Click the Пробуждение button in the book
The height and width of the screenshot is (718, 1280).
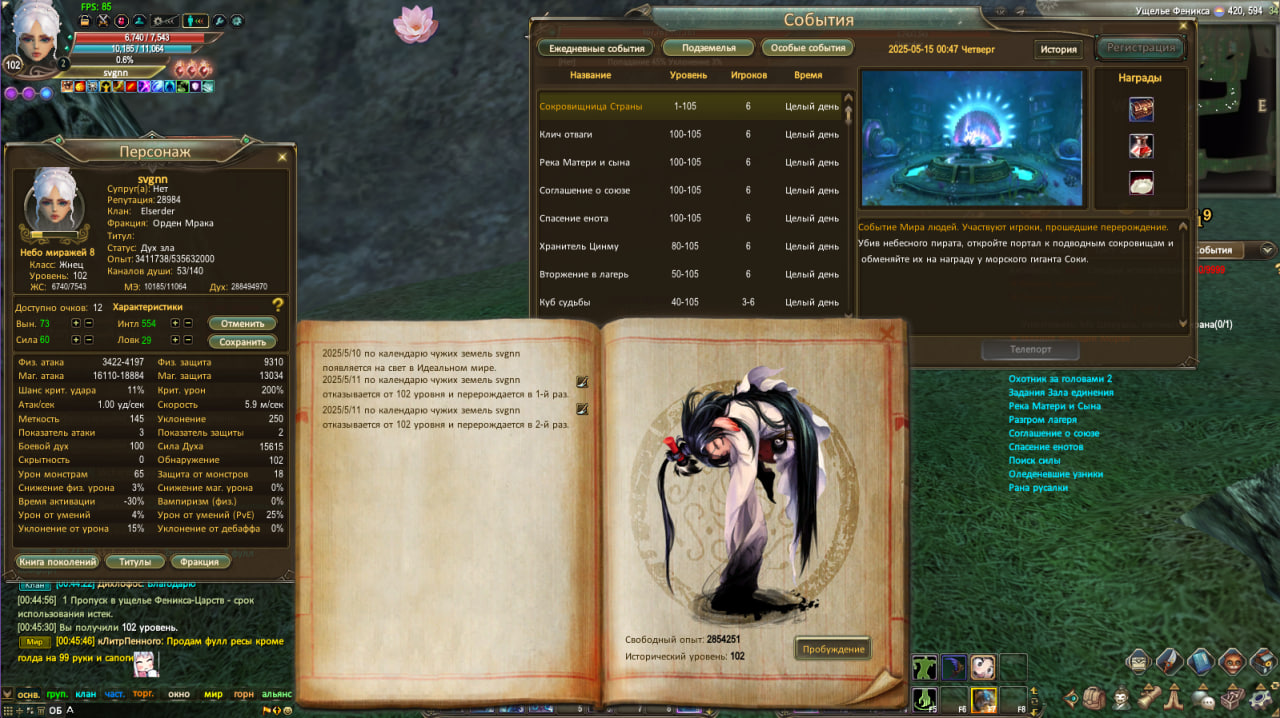coord(833,649)
